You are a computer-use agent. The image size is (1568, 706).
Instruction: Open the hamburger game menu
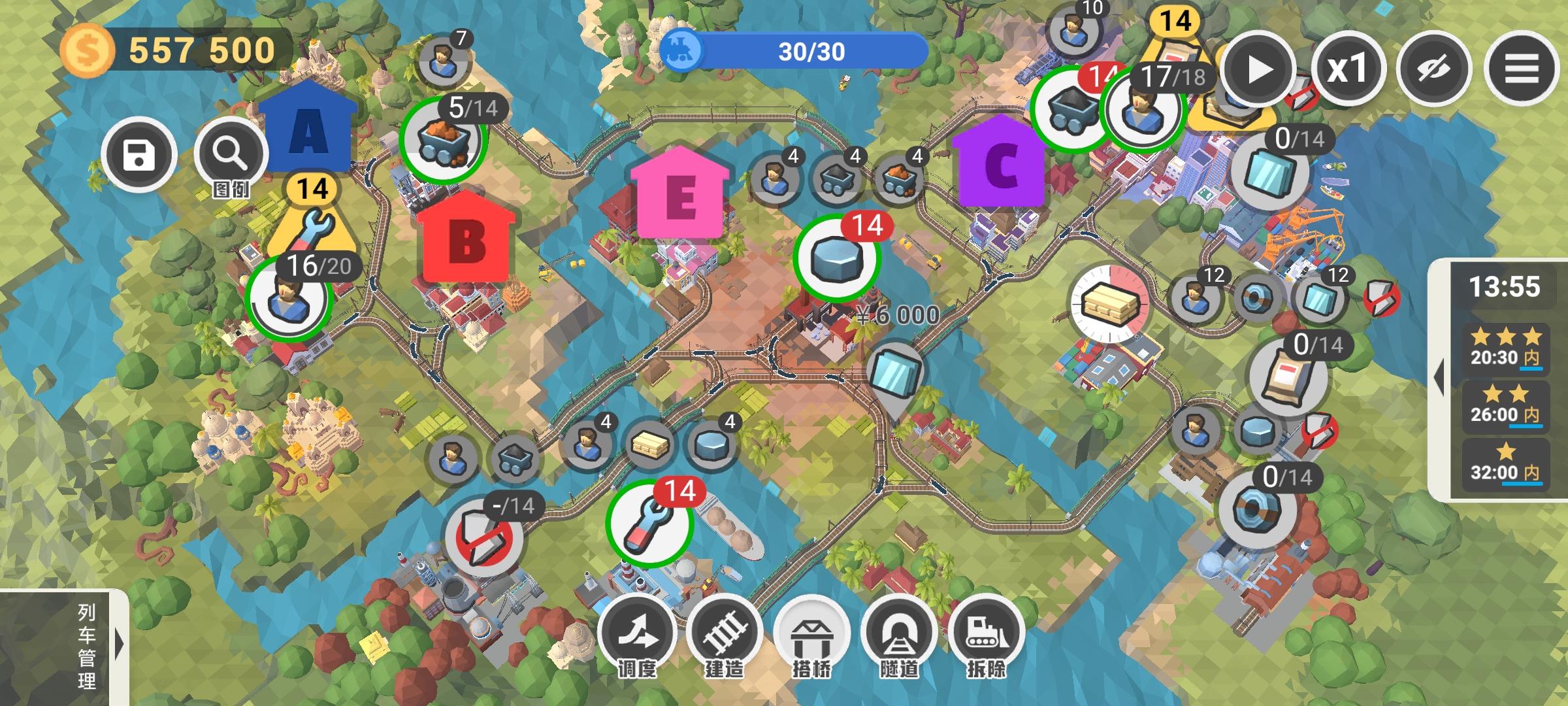tap(1522, 69)
